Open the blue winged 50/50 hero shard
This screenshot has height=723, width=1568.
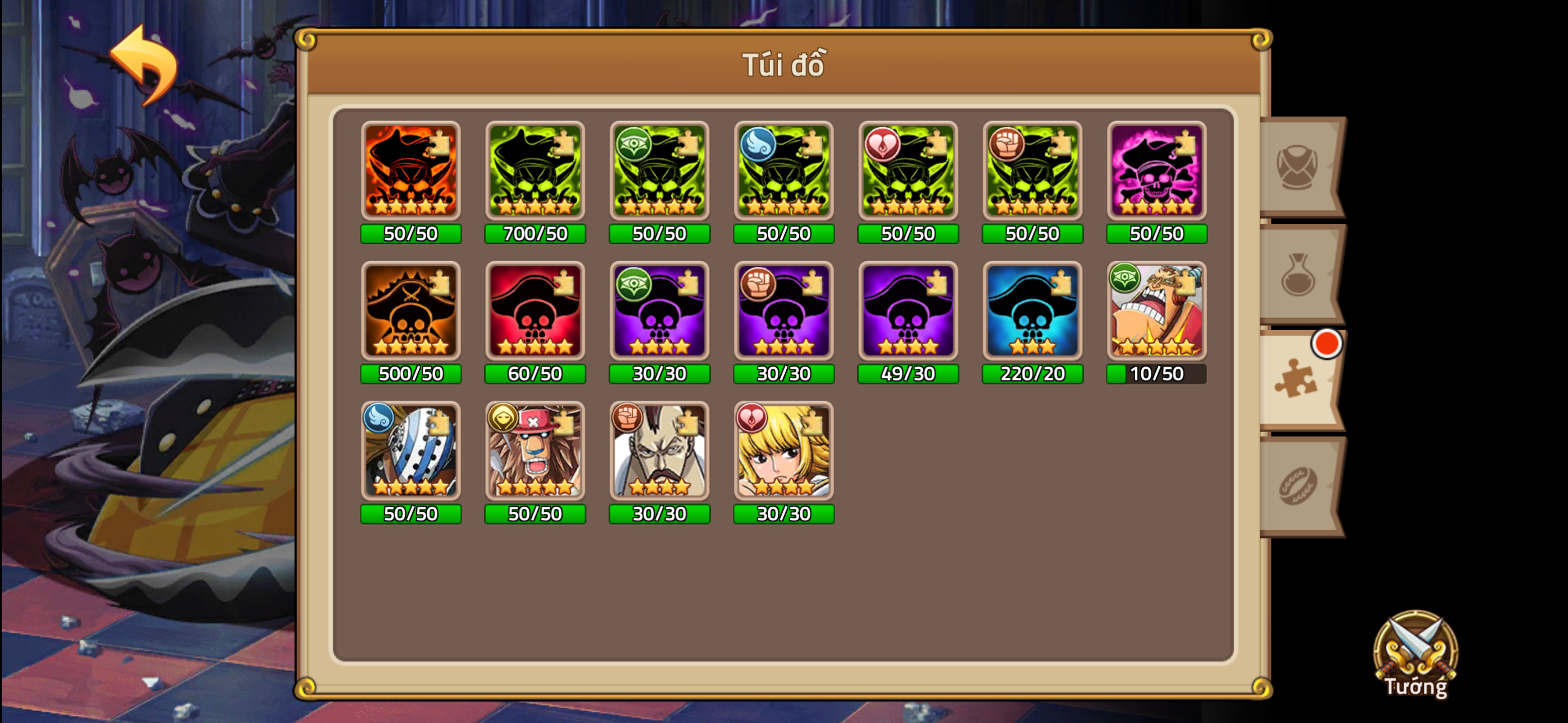(x=411, y=453)
